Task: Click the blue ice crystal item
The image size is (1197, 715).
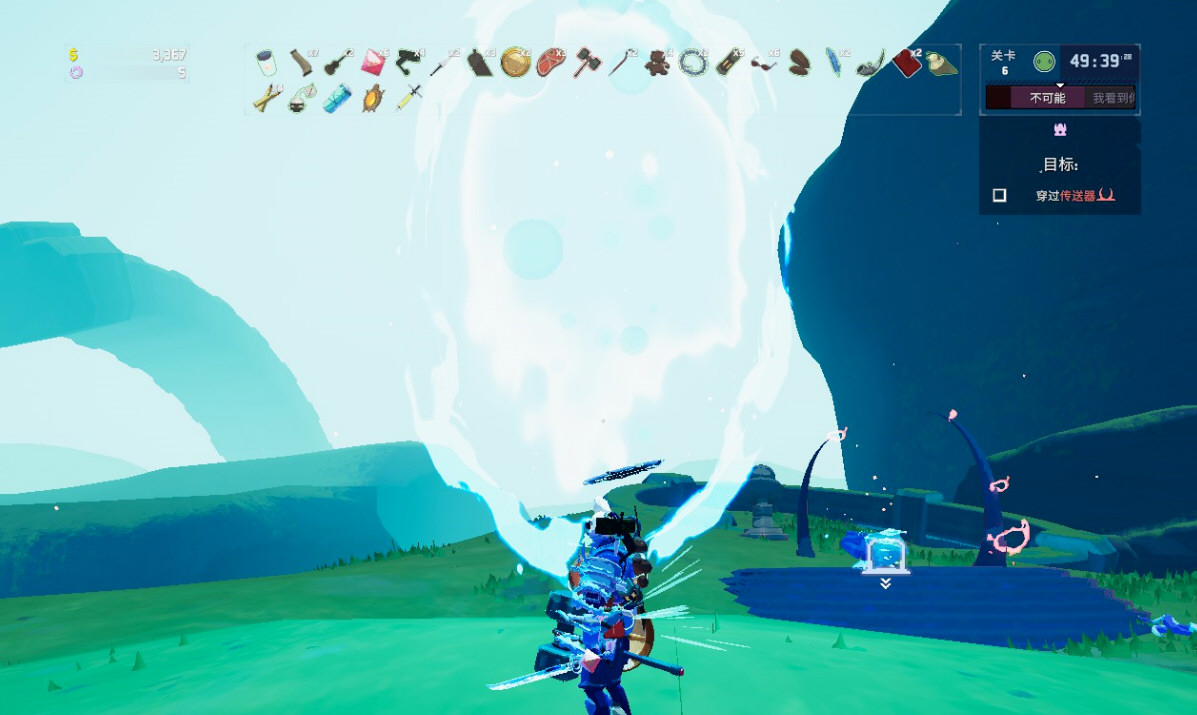Action: coord(337,98)
